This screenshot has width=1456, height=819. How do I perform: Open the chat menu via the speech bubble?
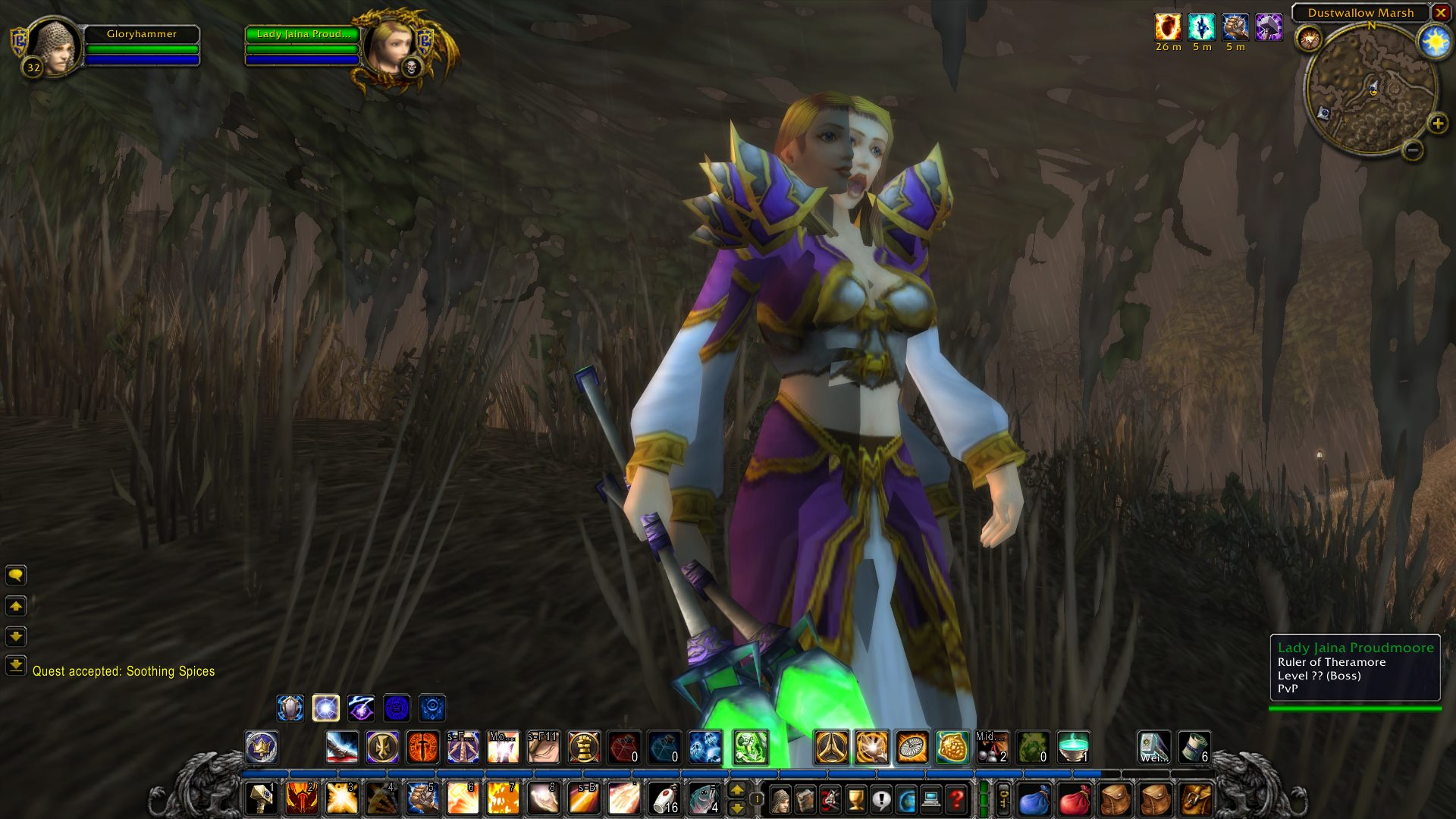[17, 575]
